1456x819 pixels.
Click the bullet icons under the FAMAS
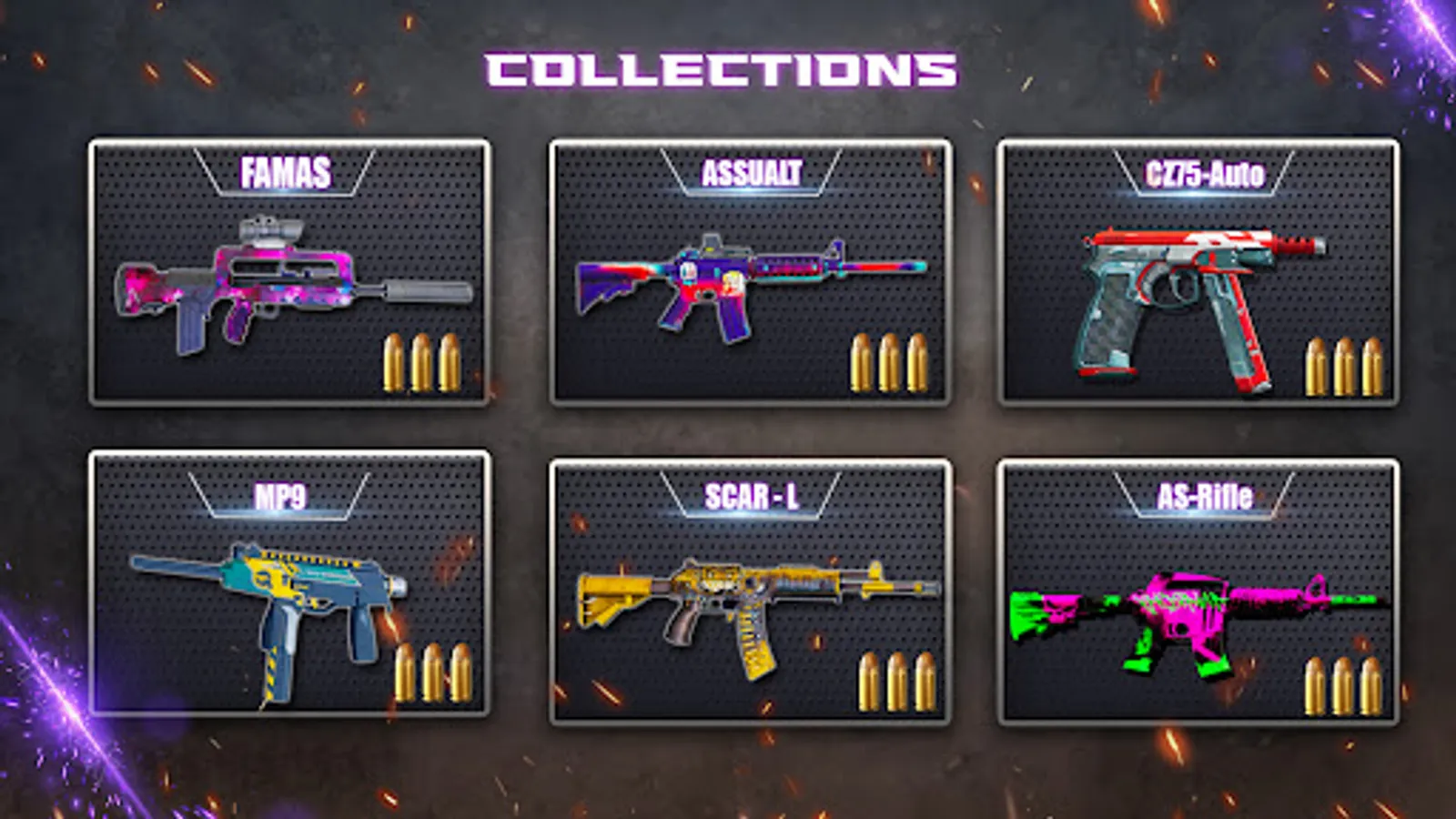point(423,359)
